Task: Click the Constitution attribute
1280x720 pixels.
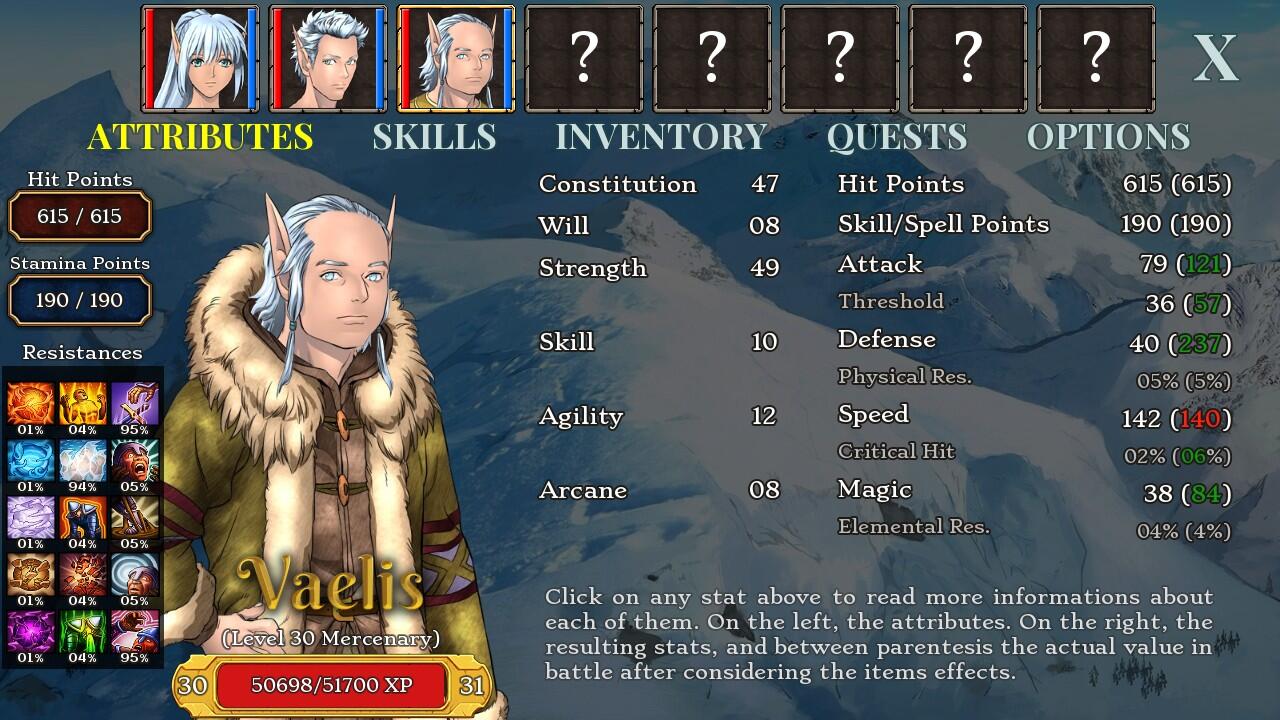Action: click(x=616, y=184)
